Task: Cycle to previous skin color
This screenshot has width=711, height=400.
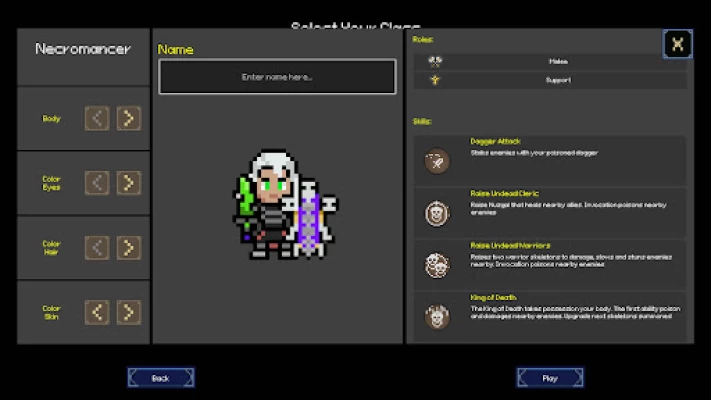Action: [x=97, y=312]
